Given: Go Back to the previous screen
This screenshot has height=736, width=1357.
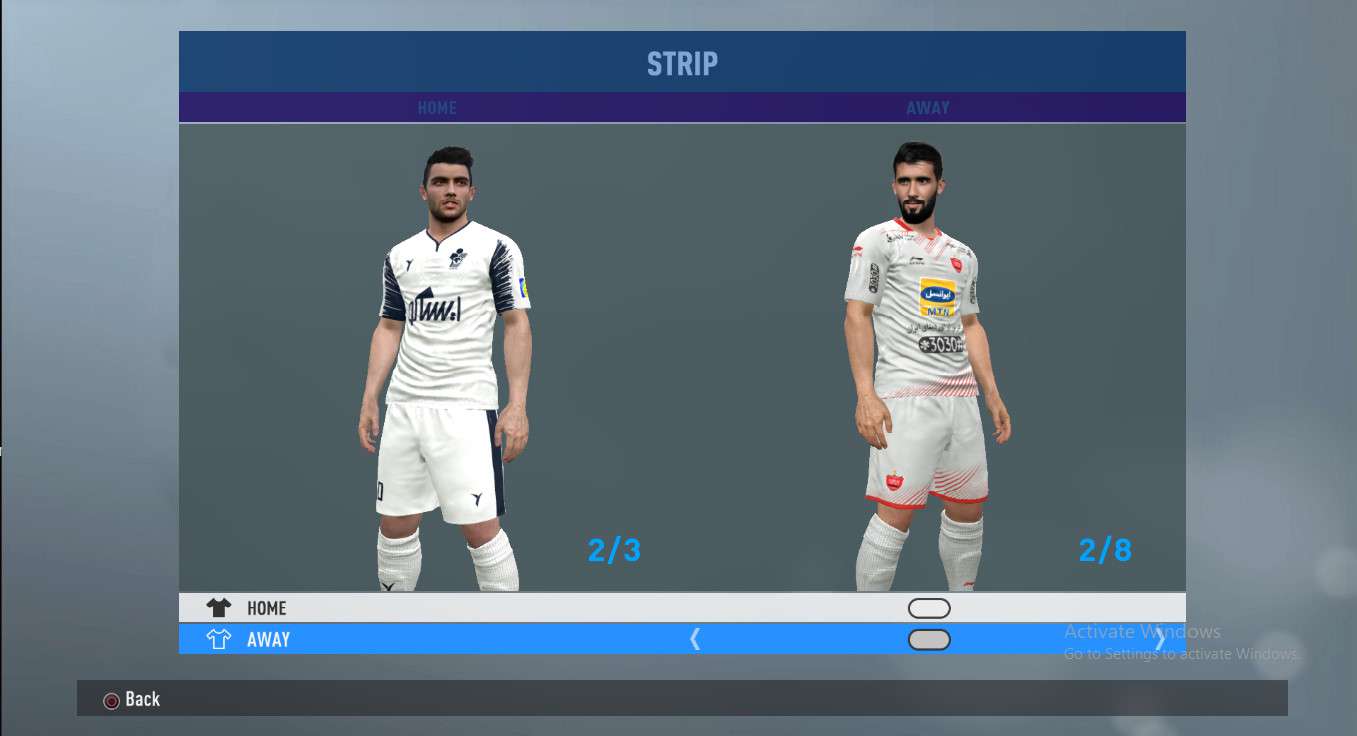Looking at the screenshot, I should [x=132, y=700].
